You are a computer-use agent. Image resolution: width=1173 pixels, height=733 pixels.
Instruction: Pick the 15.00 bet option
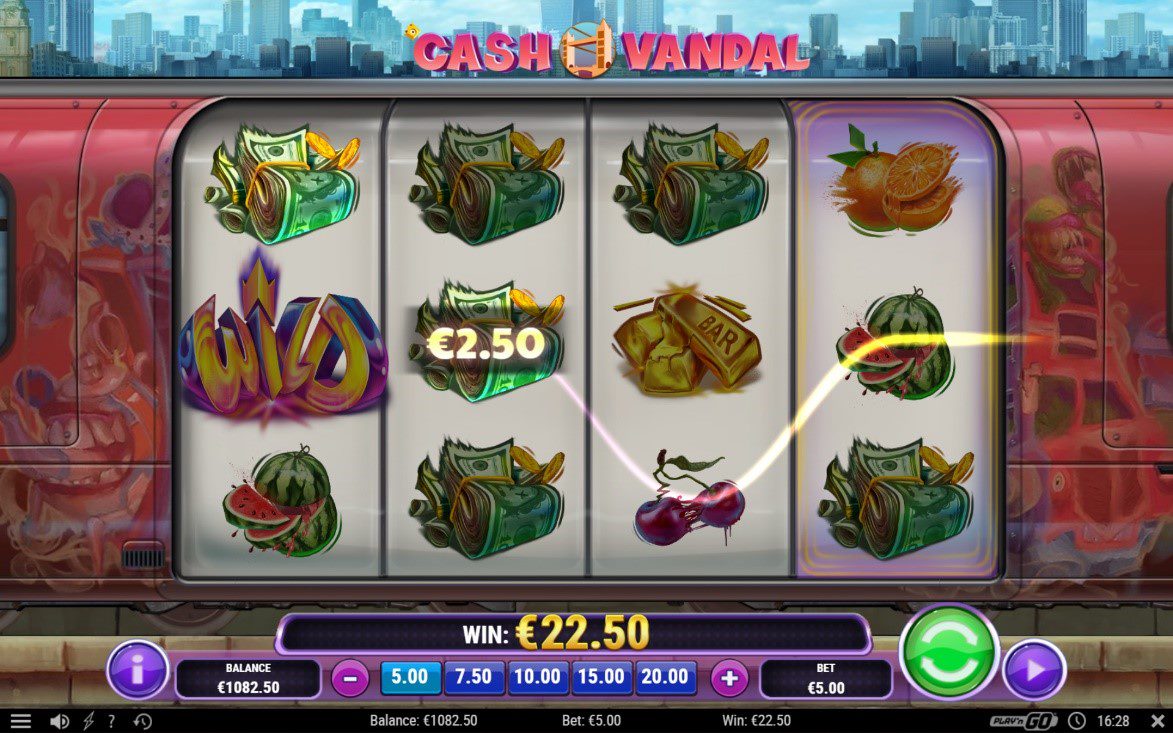602,677
